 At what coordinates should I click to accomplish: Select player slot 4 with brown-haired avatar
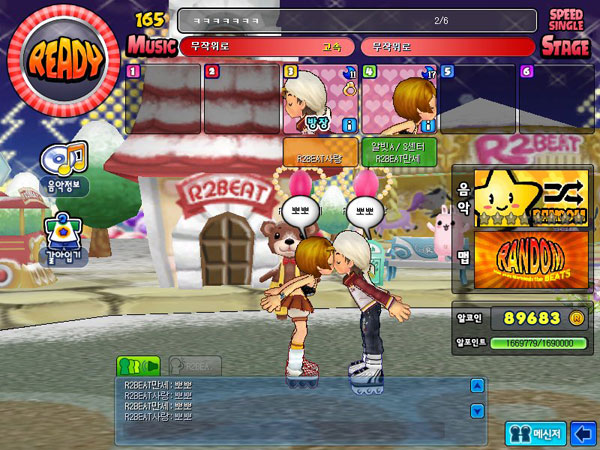coord(397,100)
